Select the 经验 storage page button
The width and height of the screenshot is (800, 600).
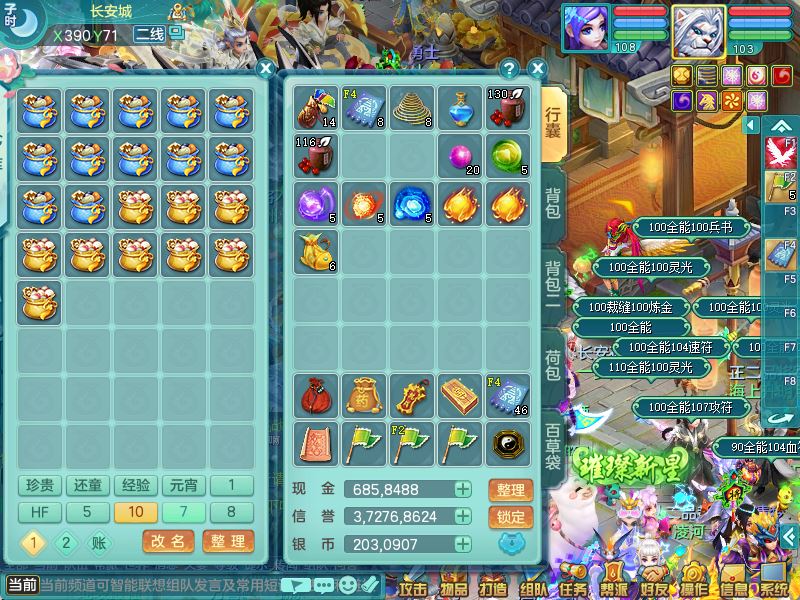[x=136, y=486]
